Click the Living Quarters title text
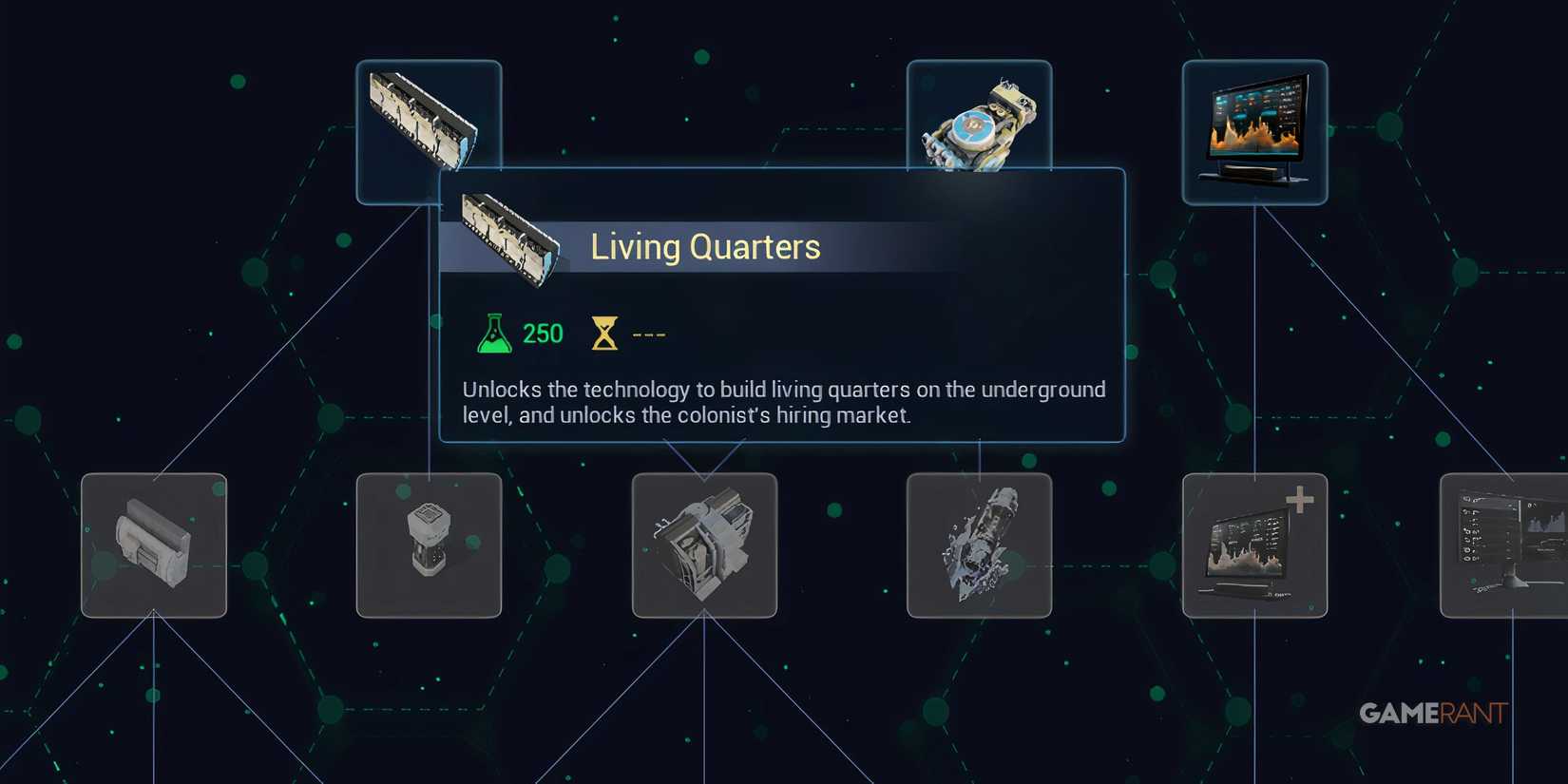This screenshot has width=1568, height=784. tap(705, 246)
